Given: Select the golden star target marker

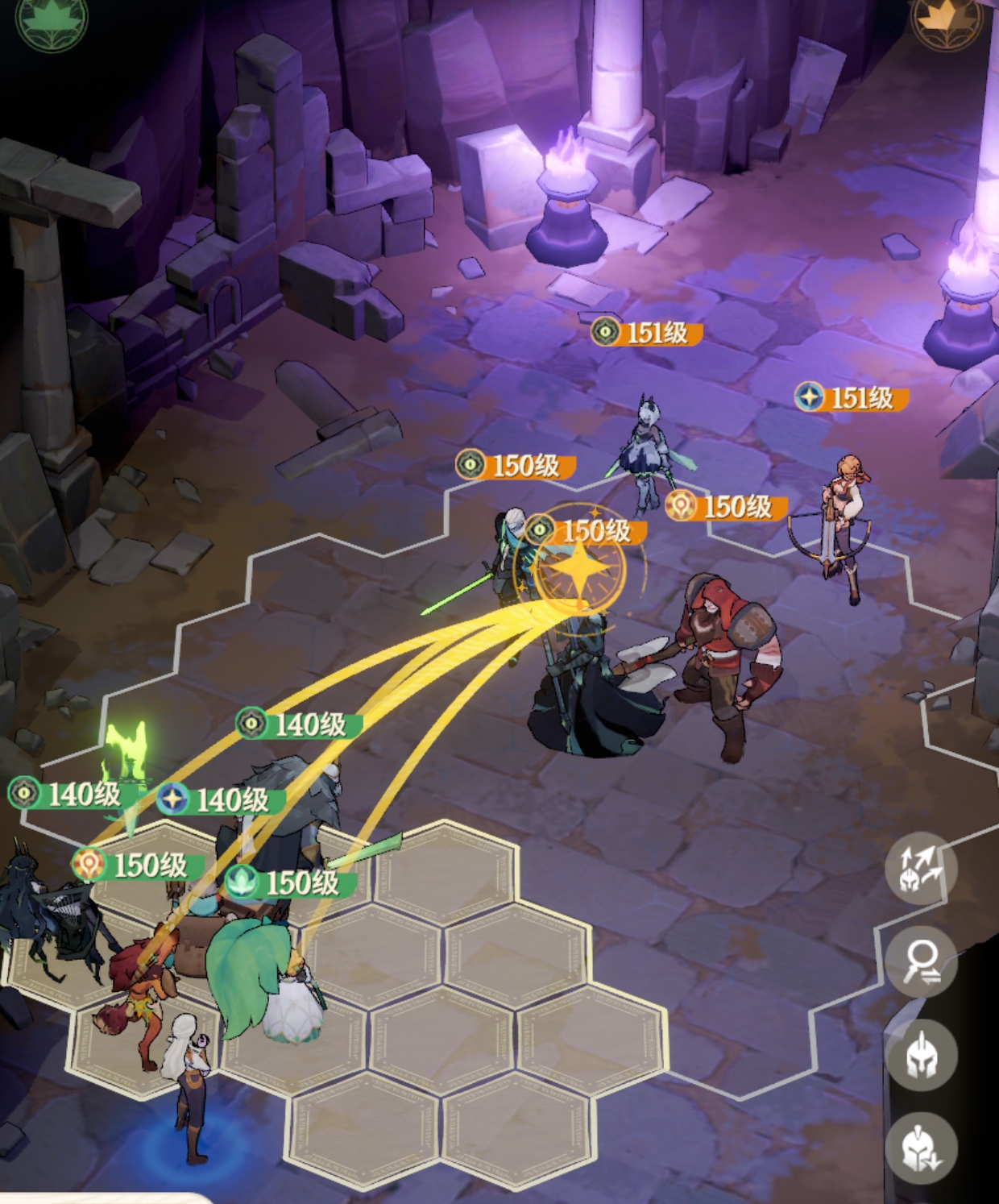Looking at the screenshot, I should tap(578, 568).
